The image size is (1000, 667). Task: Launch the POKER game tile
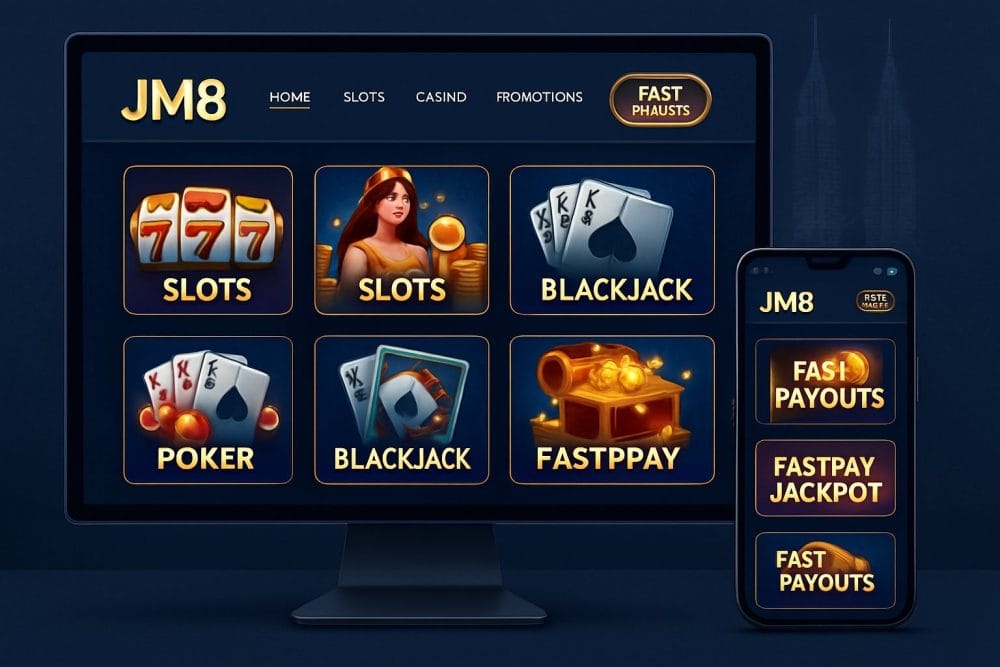[x=208, y=410]
